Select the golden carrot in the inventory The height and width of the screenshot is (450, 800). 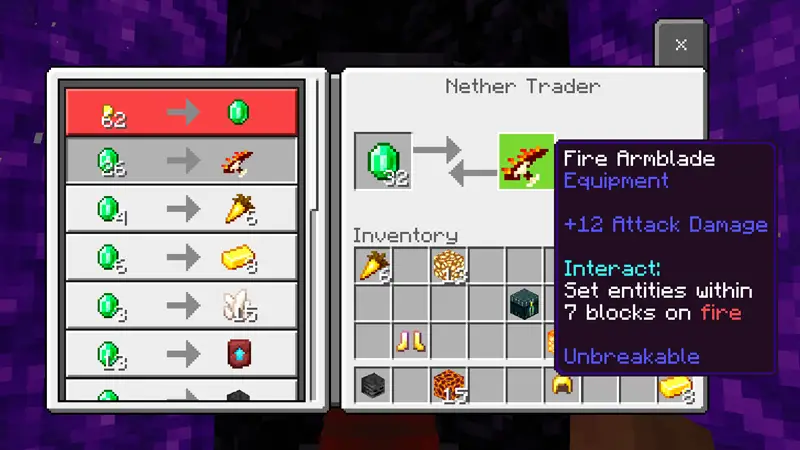[x=374, y=267]
